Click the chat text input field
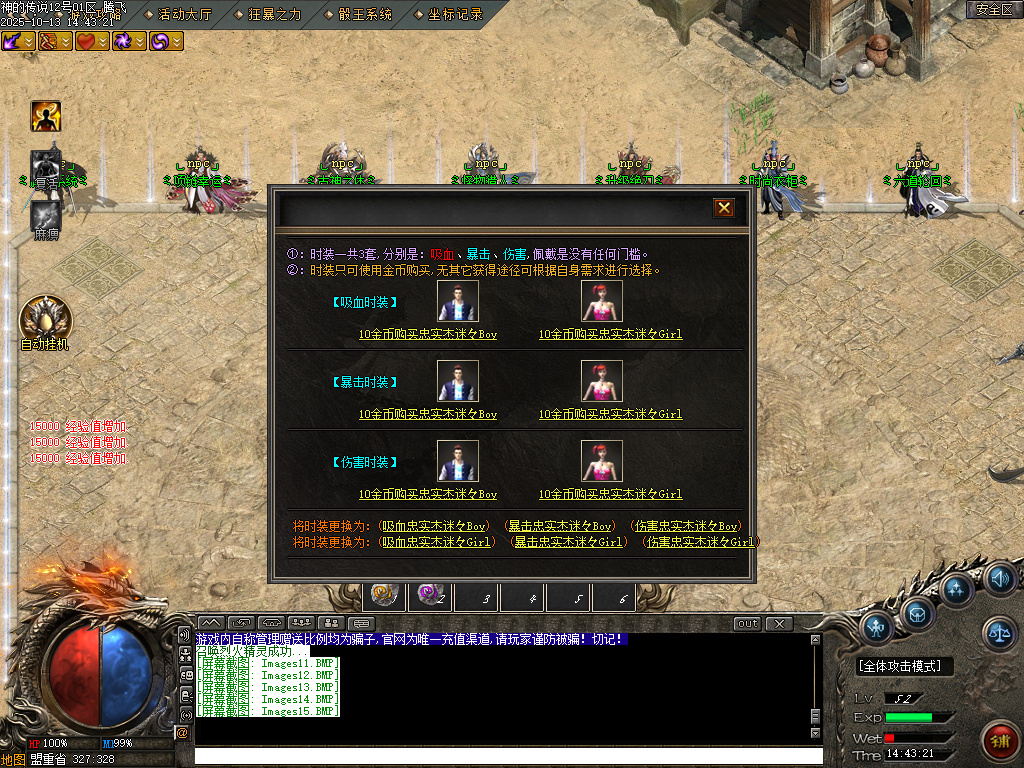The height and width of the screenshot is (768, 1024). point(500,756)
